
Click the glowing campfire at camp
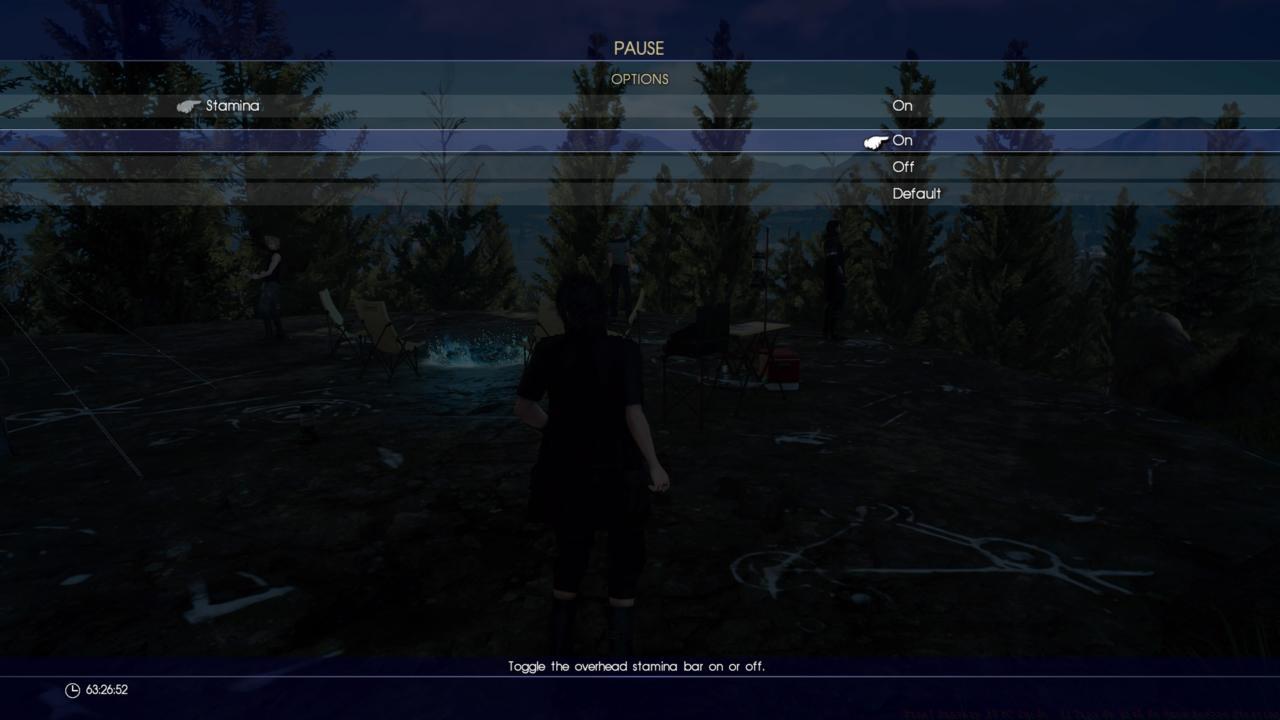[470, 350]
